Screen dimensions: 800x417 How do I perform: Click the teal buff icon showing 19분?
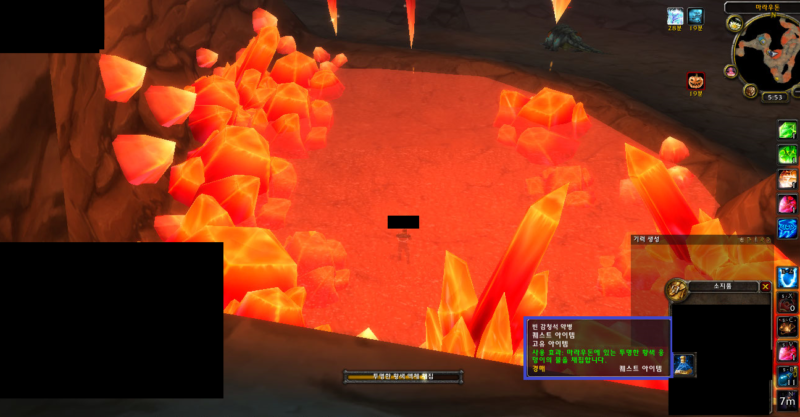coord(696,16)
